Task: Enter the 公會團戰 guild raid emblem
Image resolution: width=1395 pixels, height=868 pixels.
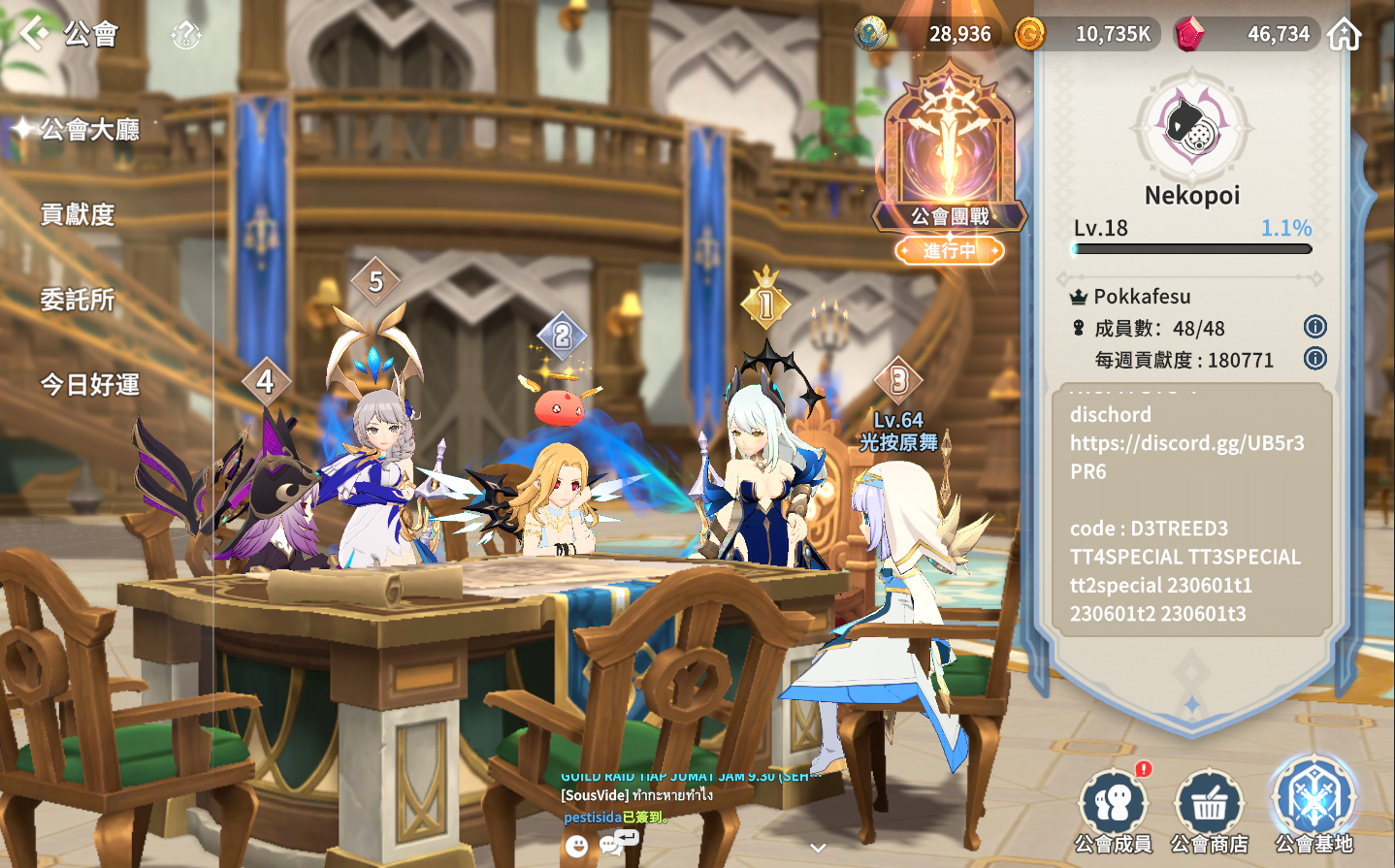Action: click(950, 155)
